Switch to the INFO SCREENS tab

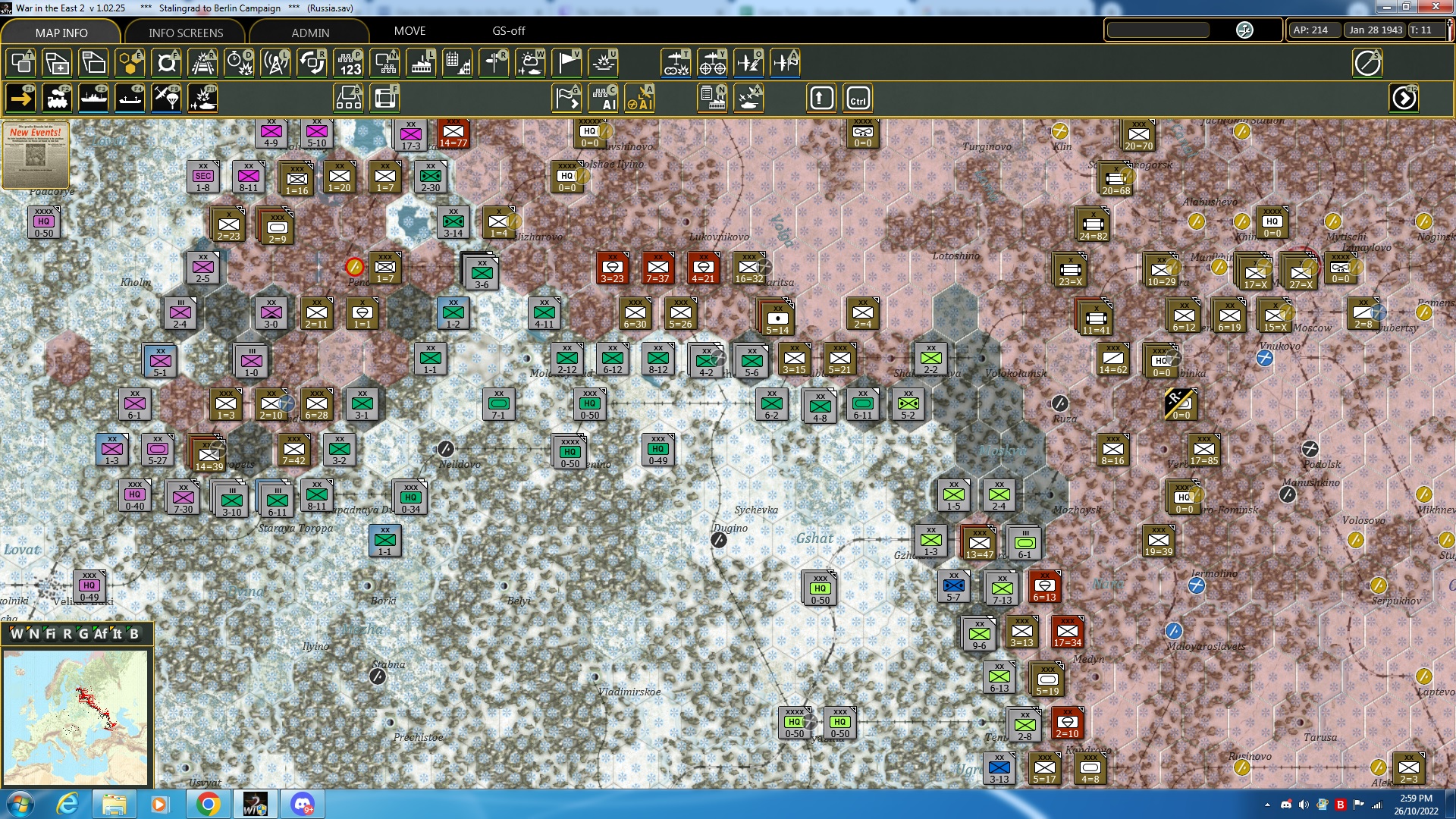click(184, 33)
